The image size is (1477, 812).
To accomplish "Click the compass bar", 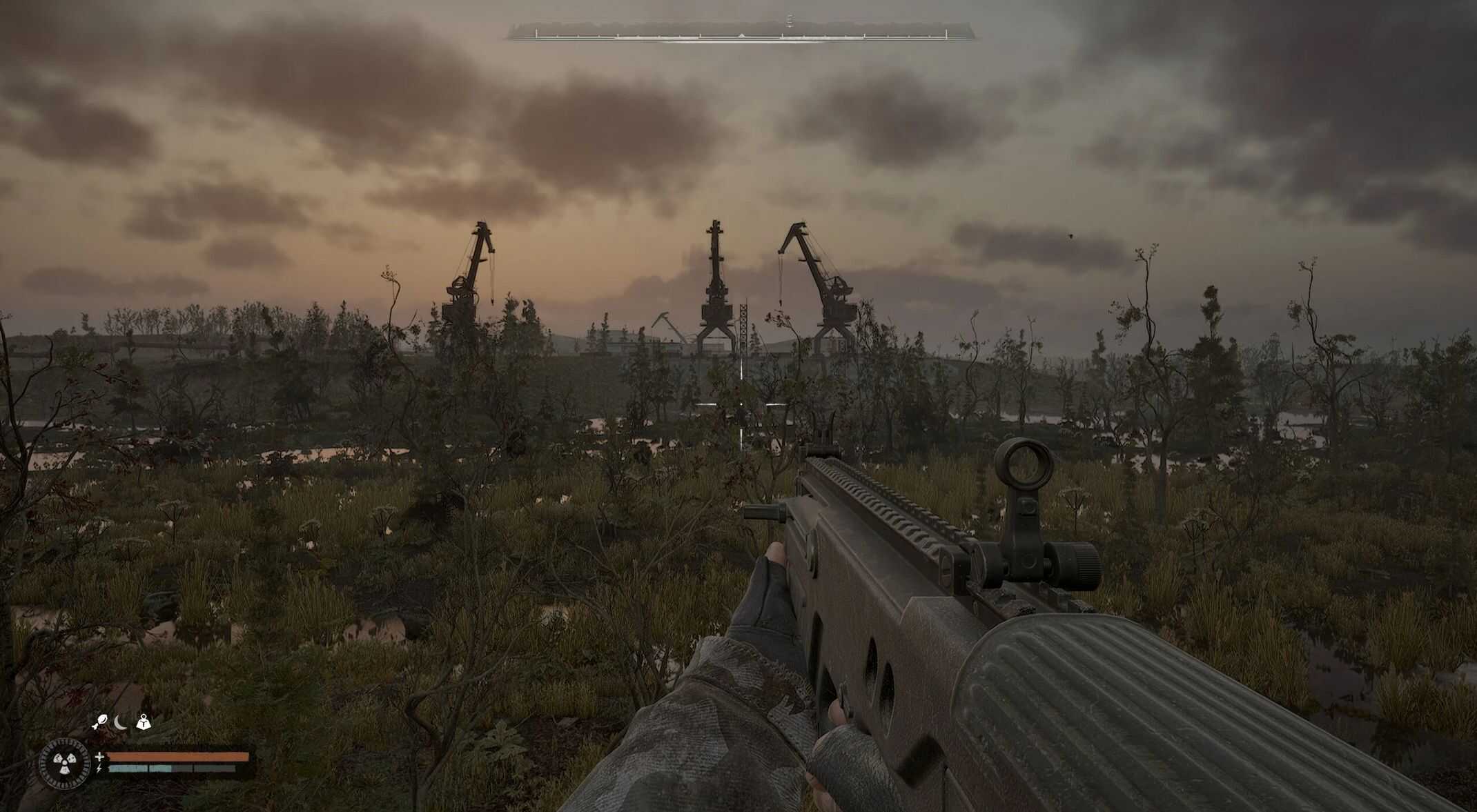I will tap(741, 33).
